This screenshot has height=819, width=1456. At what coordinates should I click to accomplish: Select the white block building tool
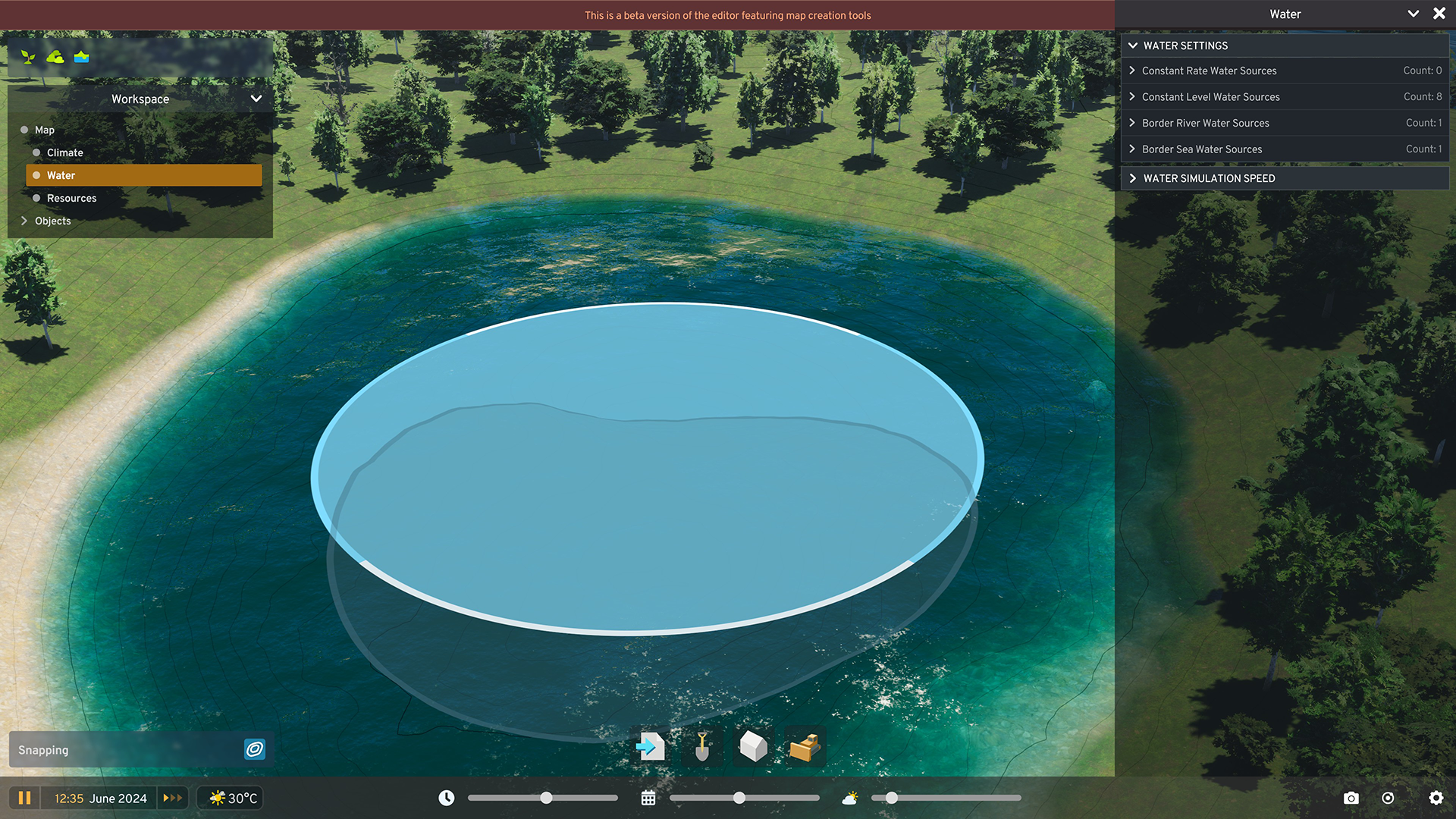752,747
